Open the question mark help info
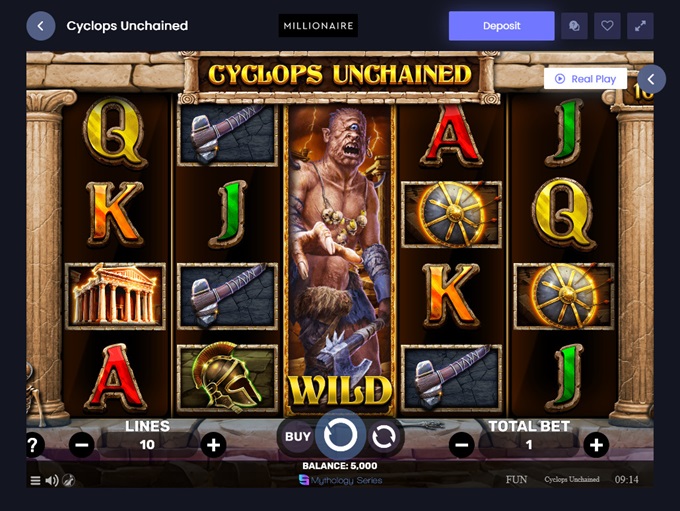Image resolution: width=680 pixels, height=511 pixels. coord(33,445)
